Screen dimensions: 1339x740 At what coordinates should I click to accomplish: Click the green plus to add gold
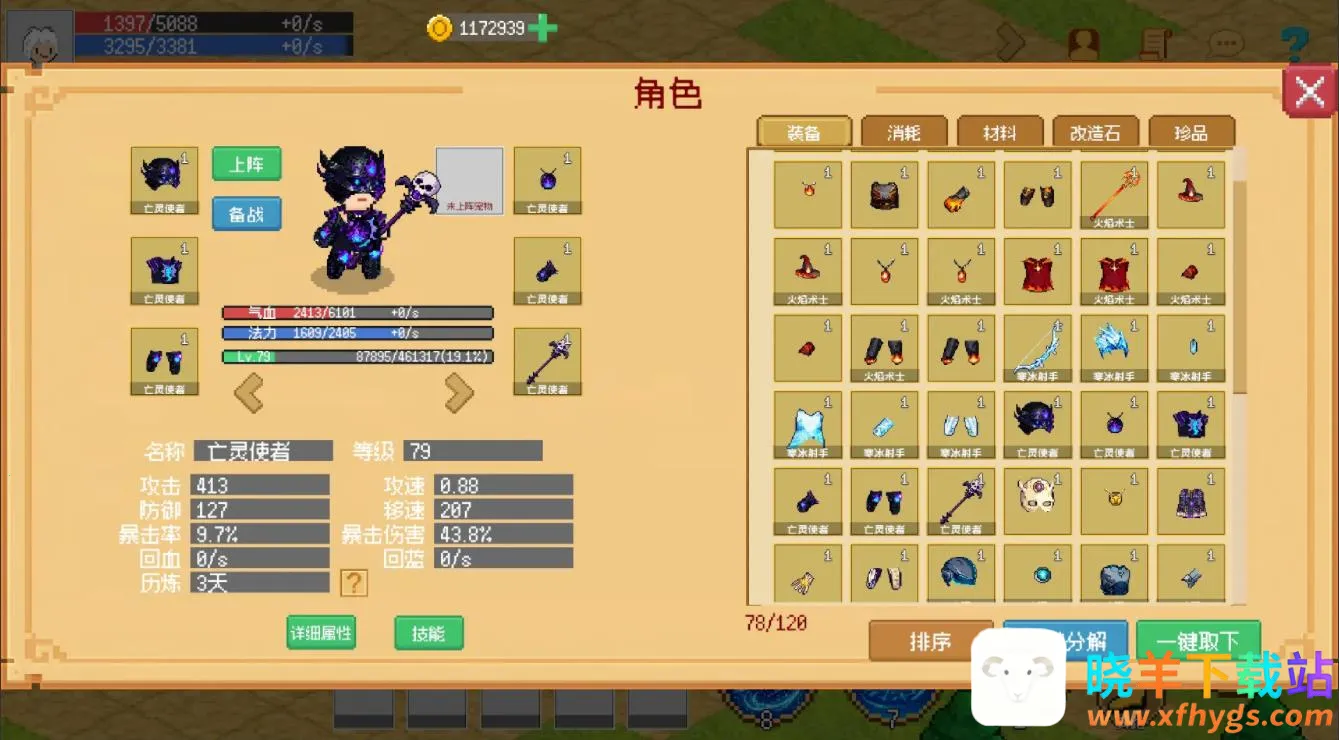point(542,28)
